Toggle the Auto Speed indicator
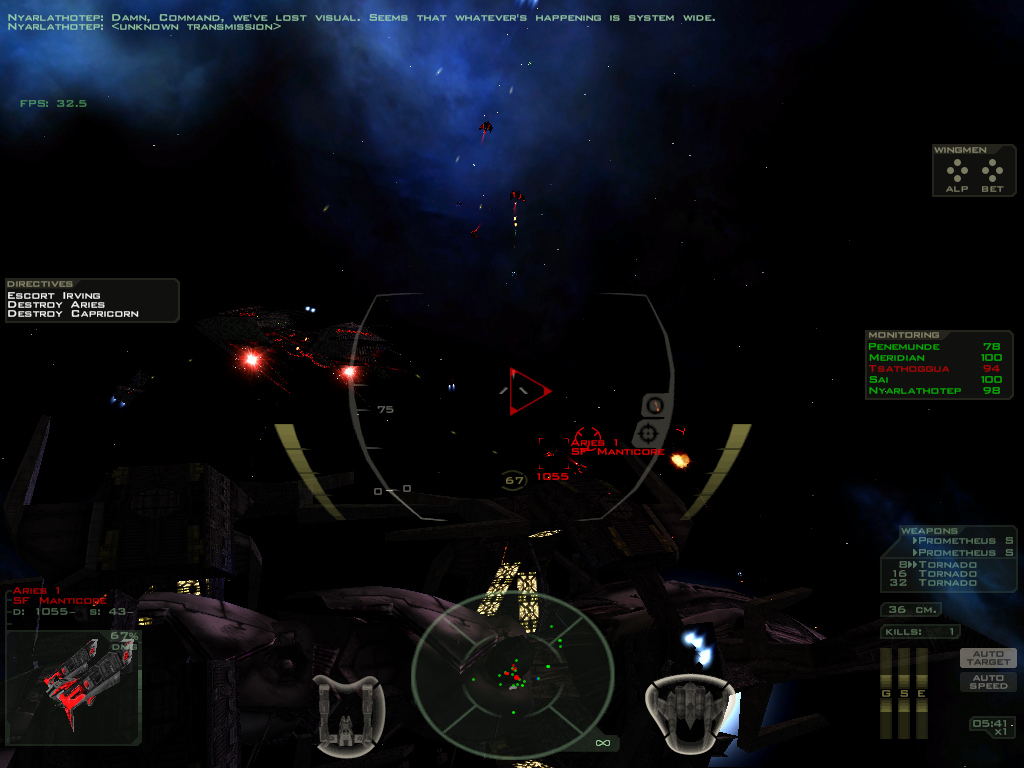Image resolution: width=1024 pixels, height=768 pixels. 988,682
